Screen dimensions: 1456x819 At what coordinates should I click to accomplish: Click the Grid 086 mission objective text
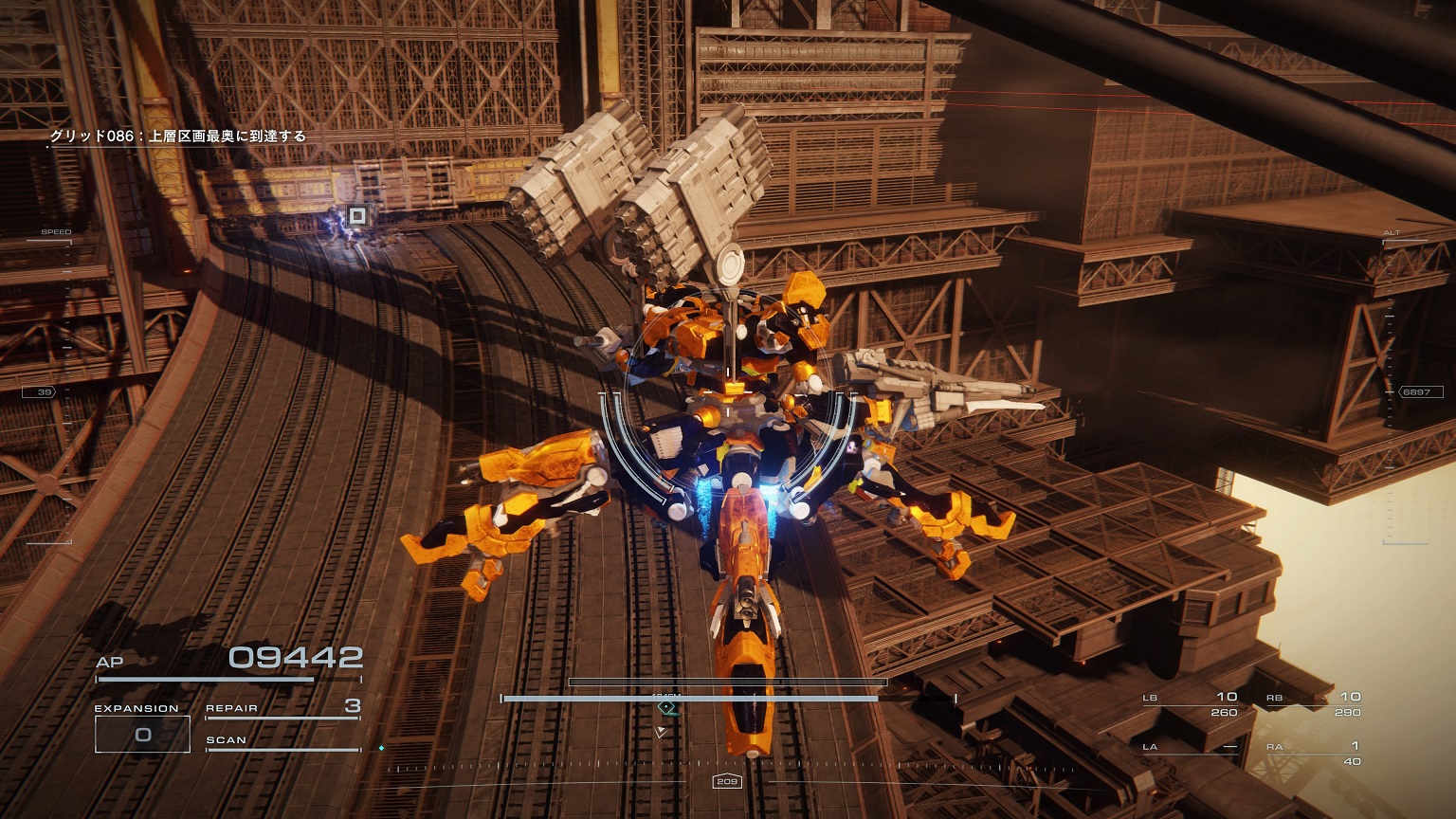[178, 136]
